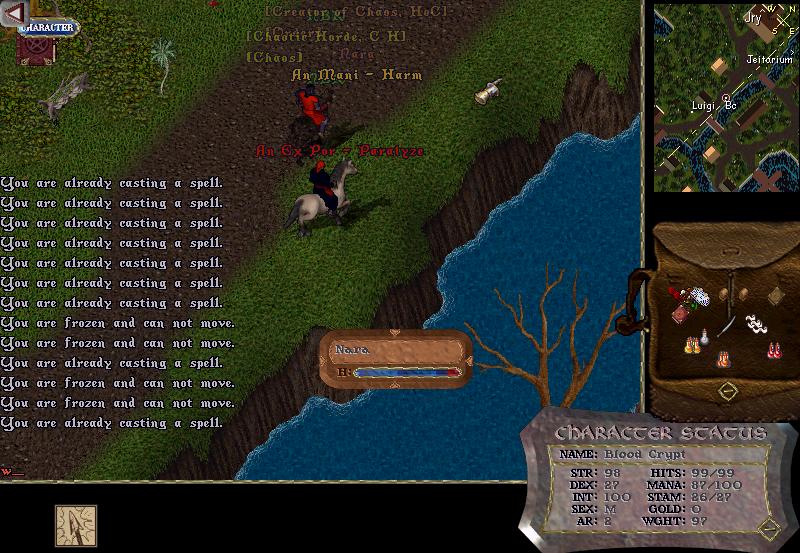Select the curved blade in the backpack
Screen dimensions: 800x553
pyautogui.click(x=728, y=325)
